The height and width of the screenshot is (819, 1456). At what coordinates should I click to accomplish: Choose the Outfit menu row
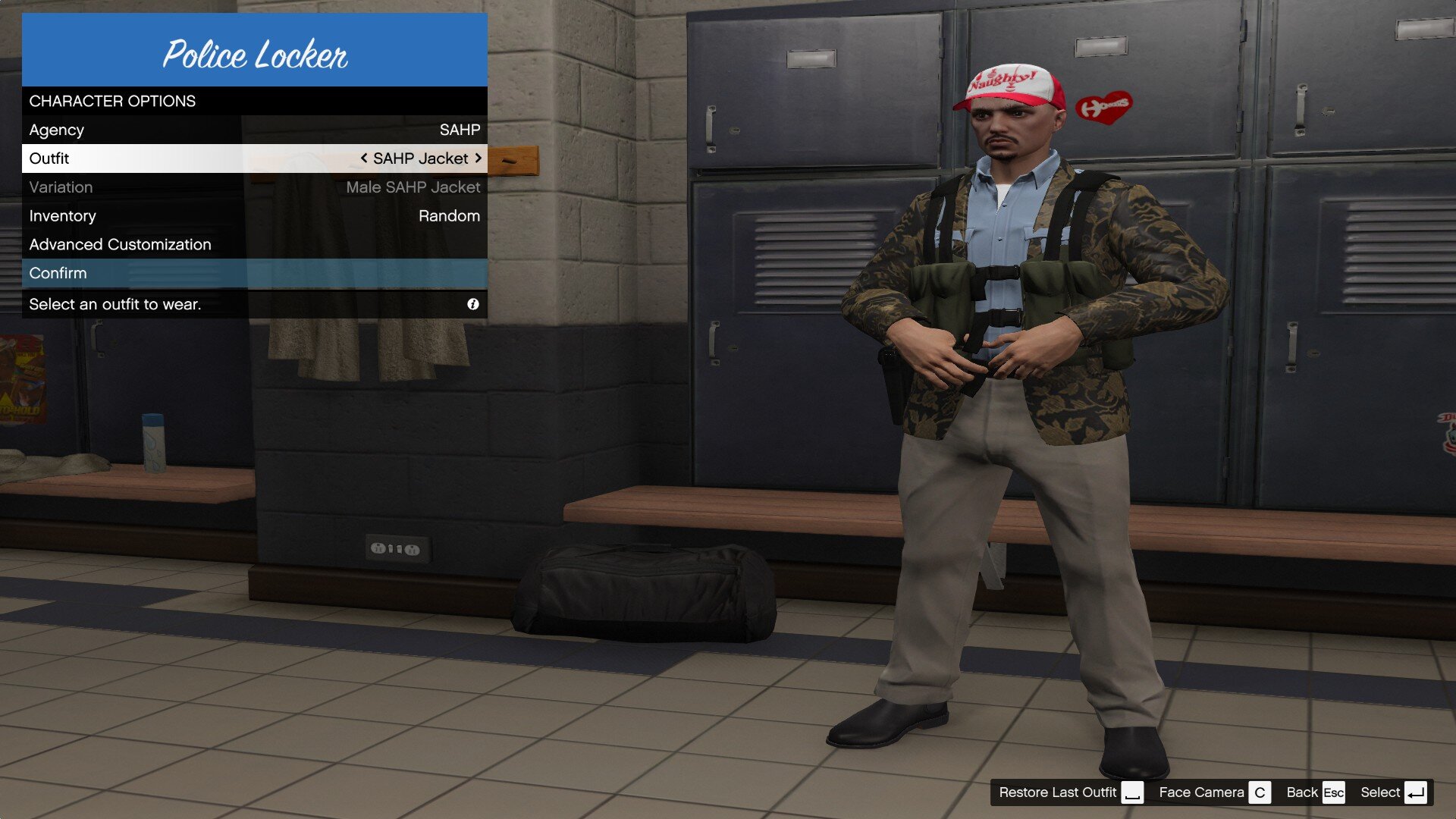tap(254, 158)
